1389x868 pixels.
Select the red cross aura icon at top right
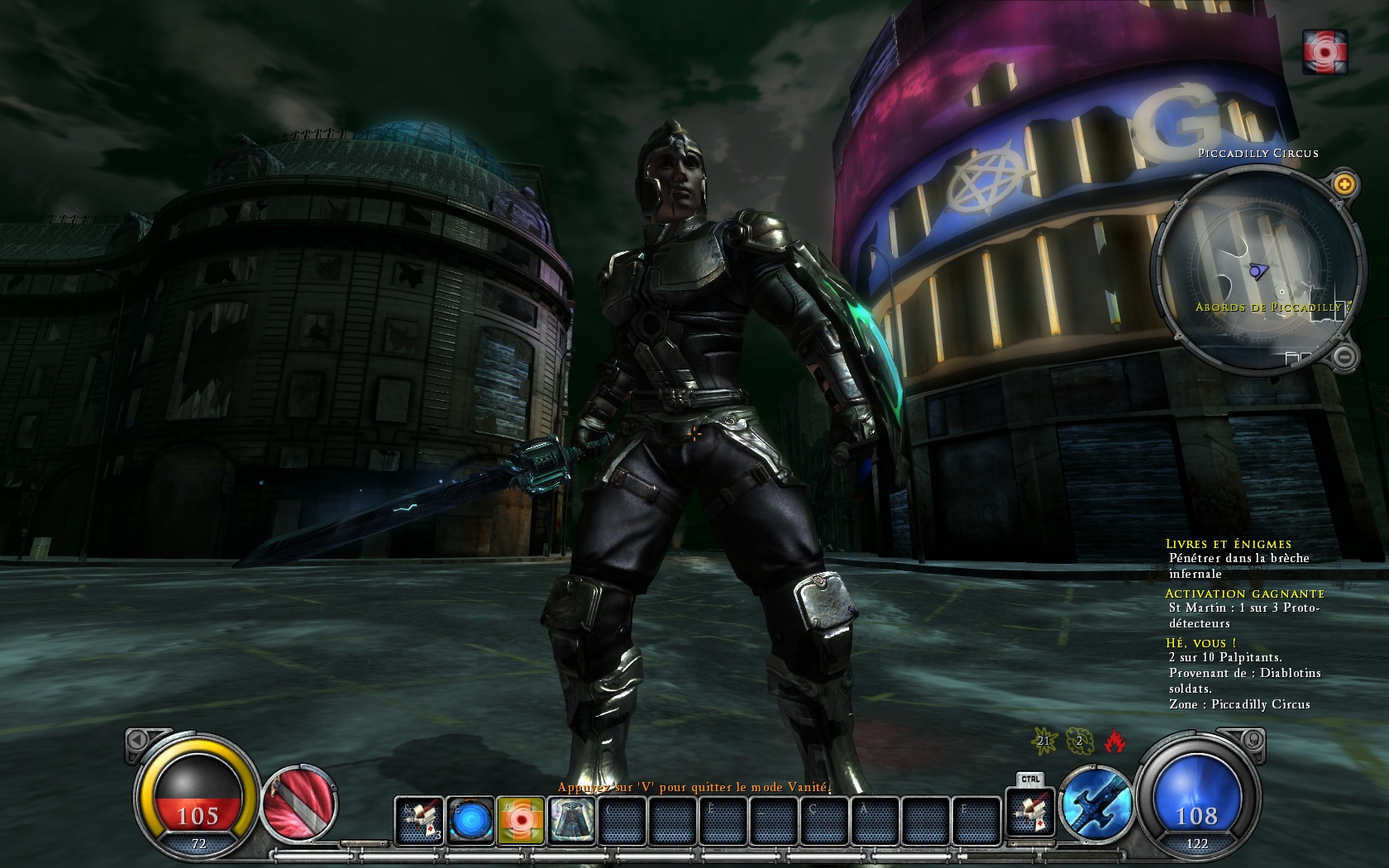click(x=1325, y=51)
